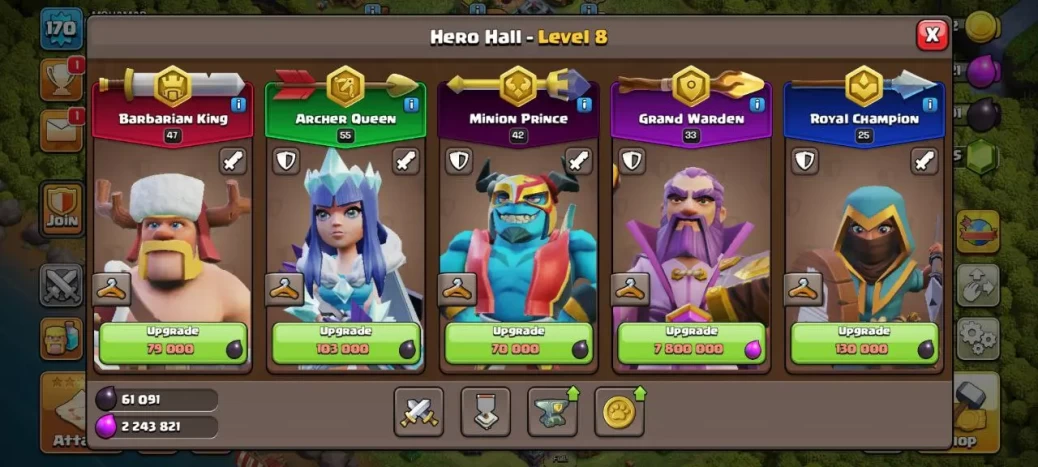
Task: Open the Grand Warden info icon
Action: [757, 103]
